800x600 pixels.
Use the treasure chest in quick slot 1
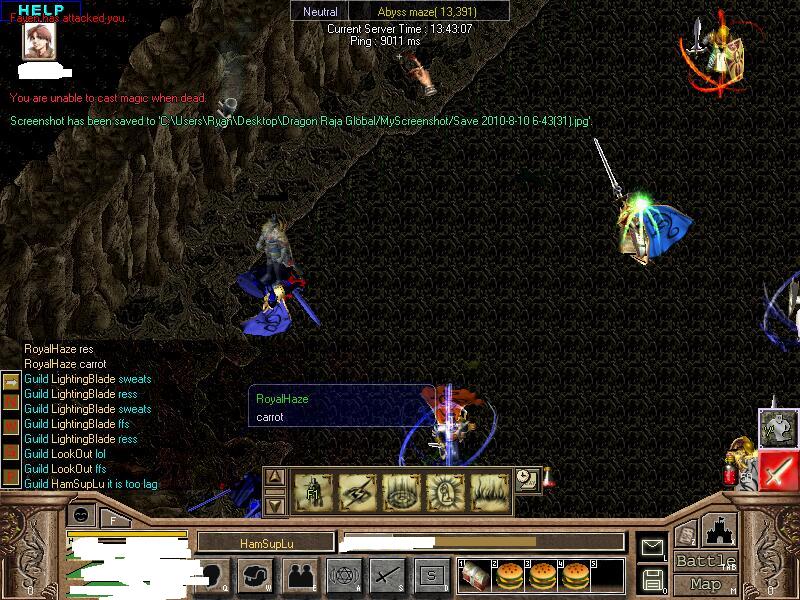coord(474,576)
